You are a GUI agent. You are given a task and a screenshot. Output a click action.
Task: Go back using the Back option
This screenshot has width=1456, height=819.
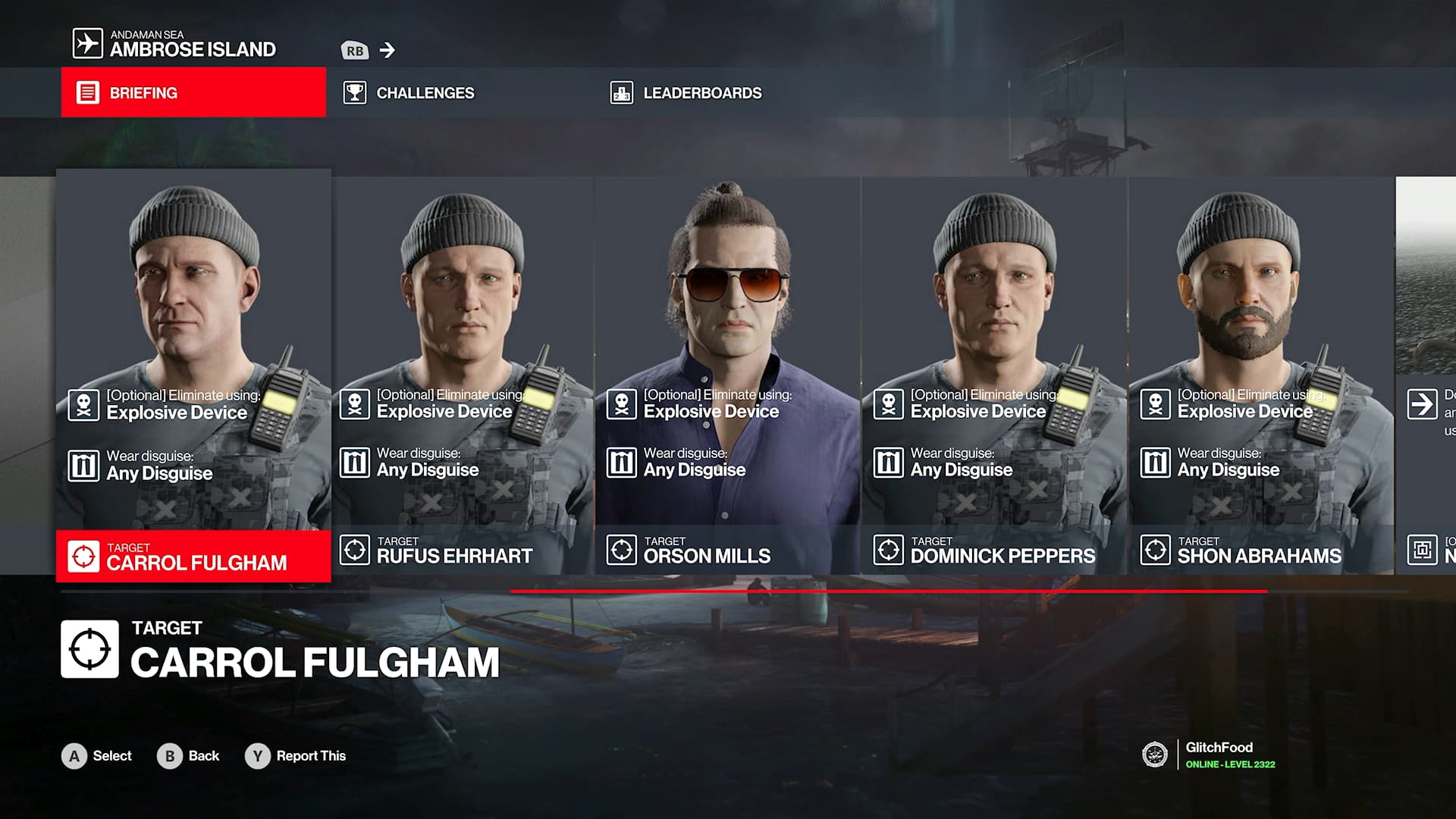(189, 756)
